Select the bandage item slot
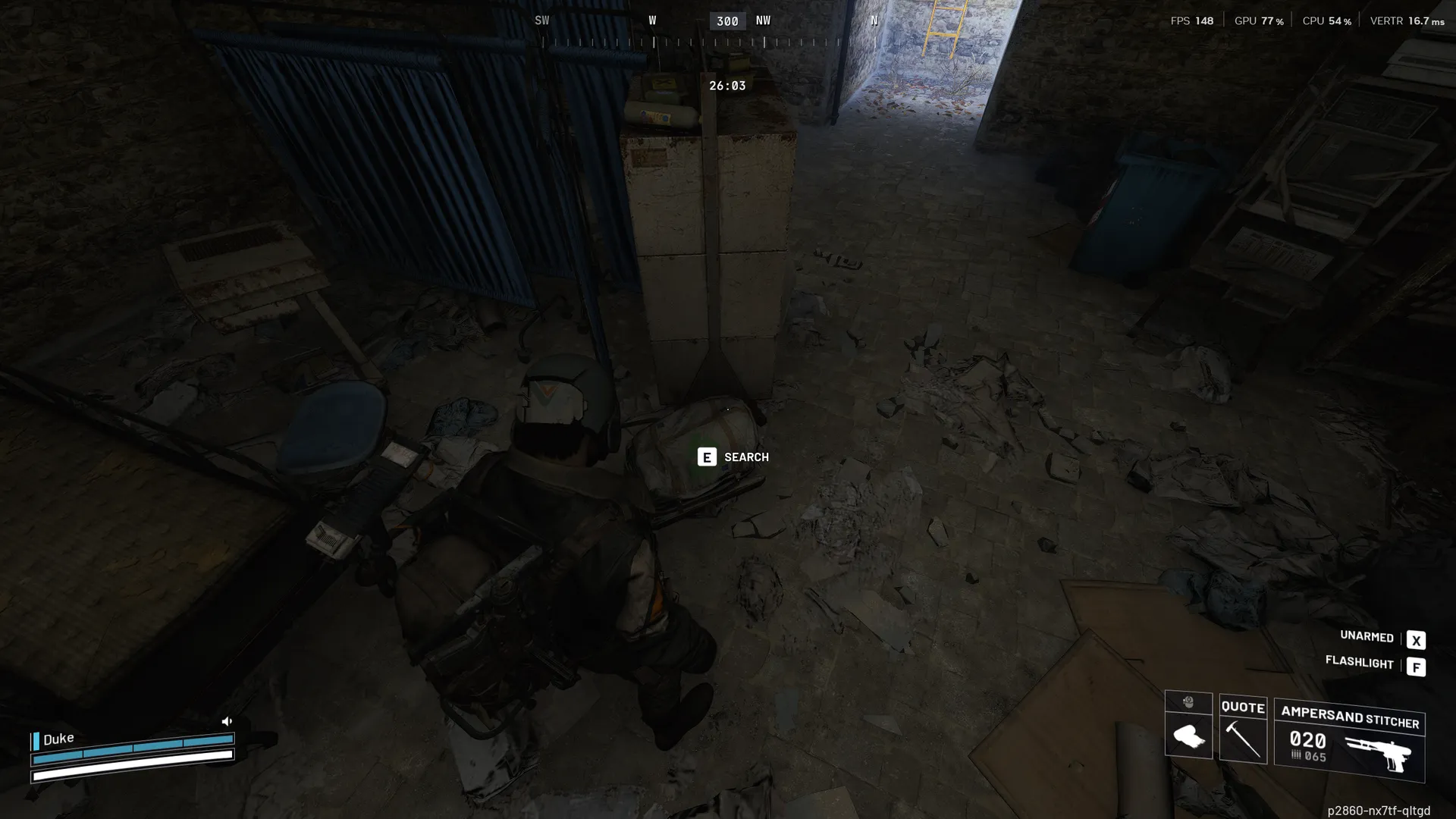The width and height of the screenshot is (1456, 819). point(1188,736)
